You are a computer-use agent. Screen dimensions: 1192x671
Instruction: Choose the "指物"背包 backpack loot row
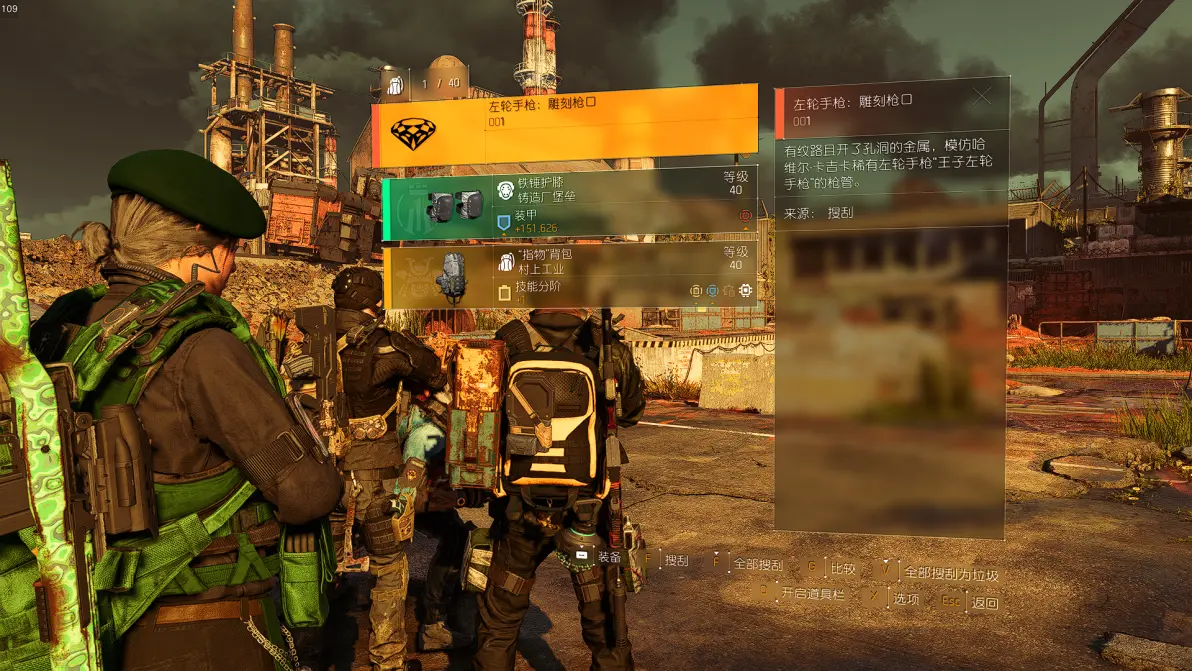(x=569, y=276)
